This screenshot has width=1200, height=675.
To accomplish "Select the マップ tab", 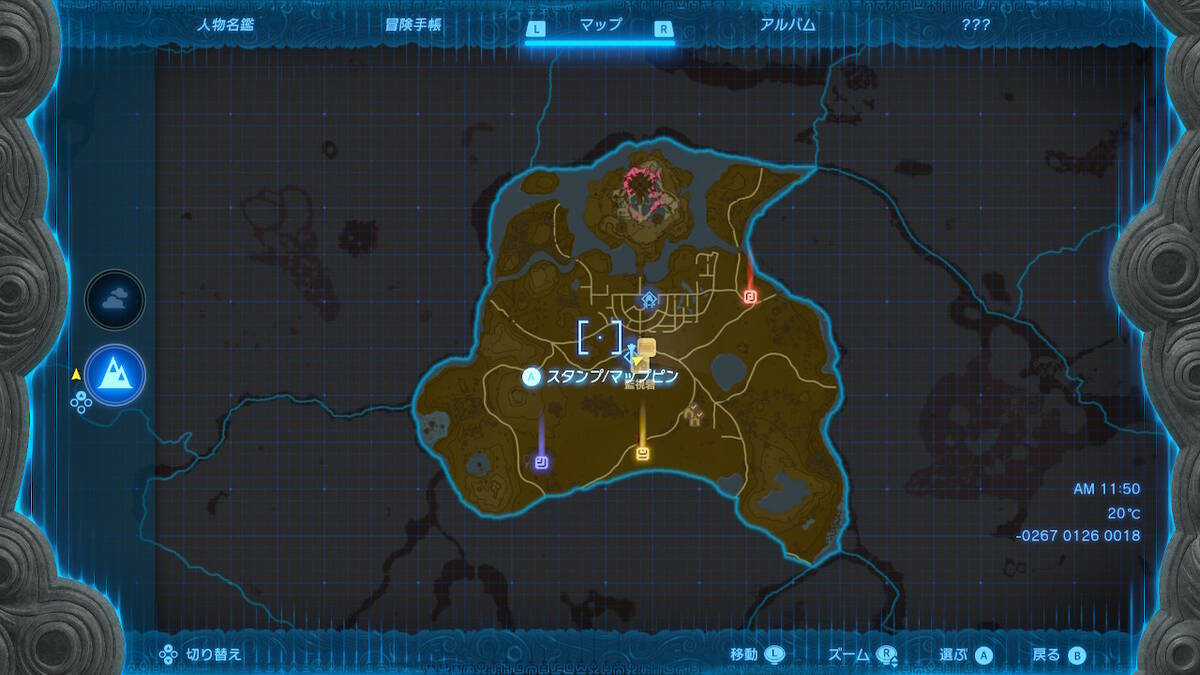I will [x=600, y=26].
